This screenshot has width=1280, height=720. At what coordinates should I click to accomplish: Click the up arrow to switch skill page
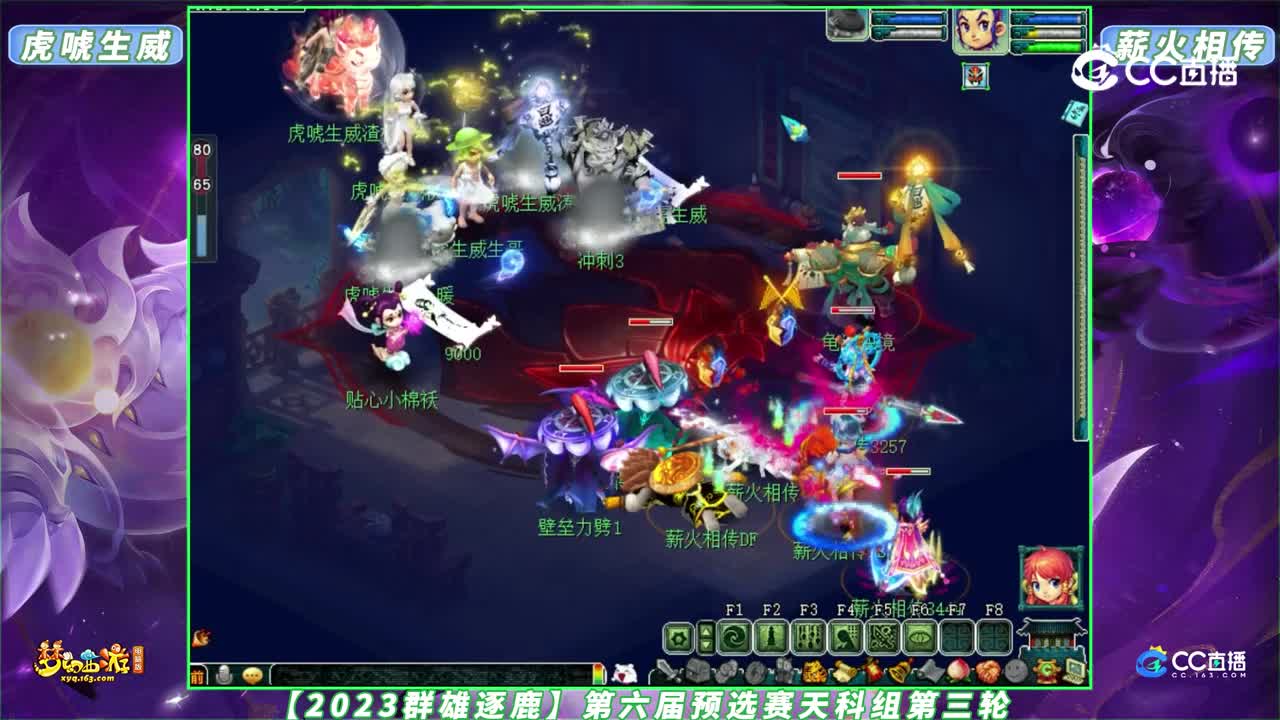(x=705, y=629)
